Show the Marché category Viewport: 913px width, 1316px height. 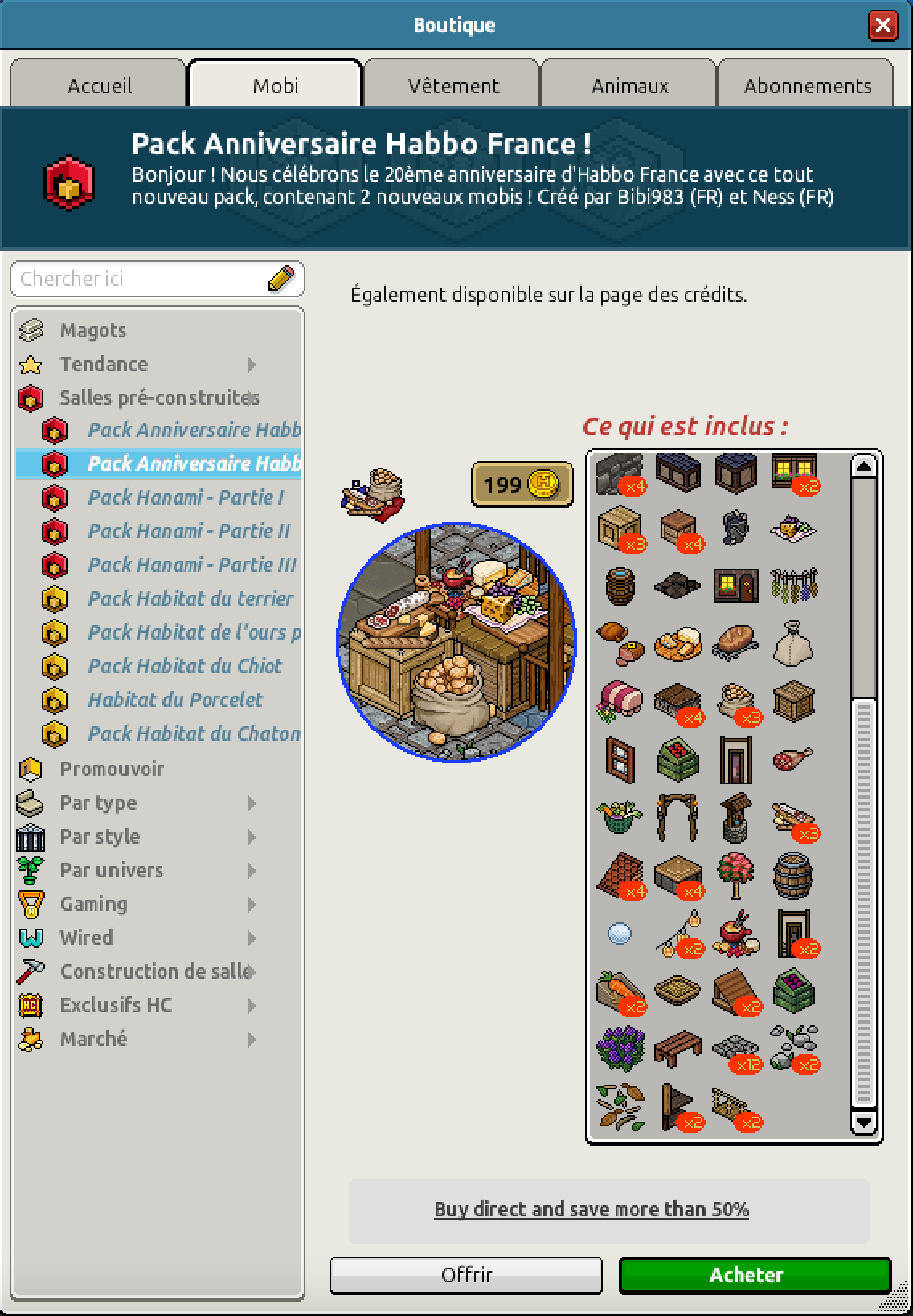pos(93,1039)
